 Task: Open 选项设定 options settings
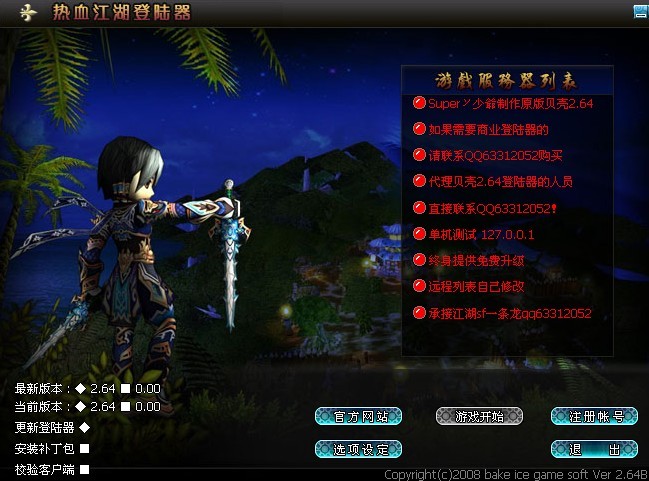pyautogui.click(x=358, y=449)
